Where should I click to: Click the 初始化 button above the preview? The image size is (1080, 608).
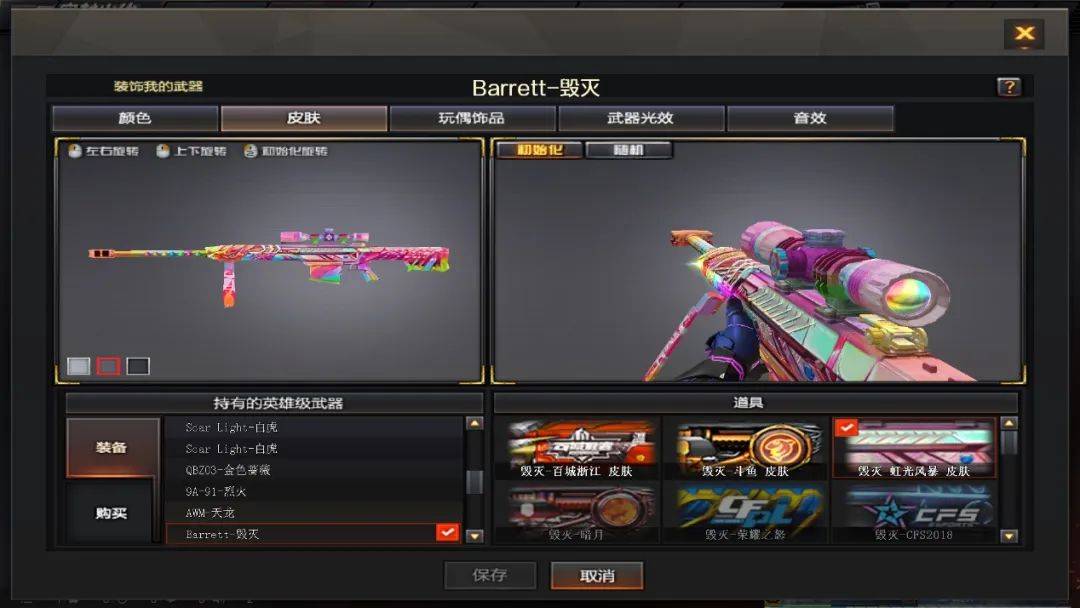[539, 151]
